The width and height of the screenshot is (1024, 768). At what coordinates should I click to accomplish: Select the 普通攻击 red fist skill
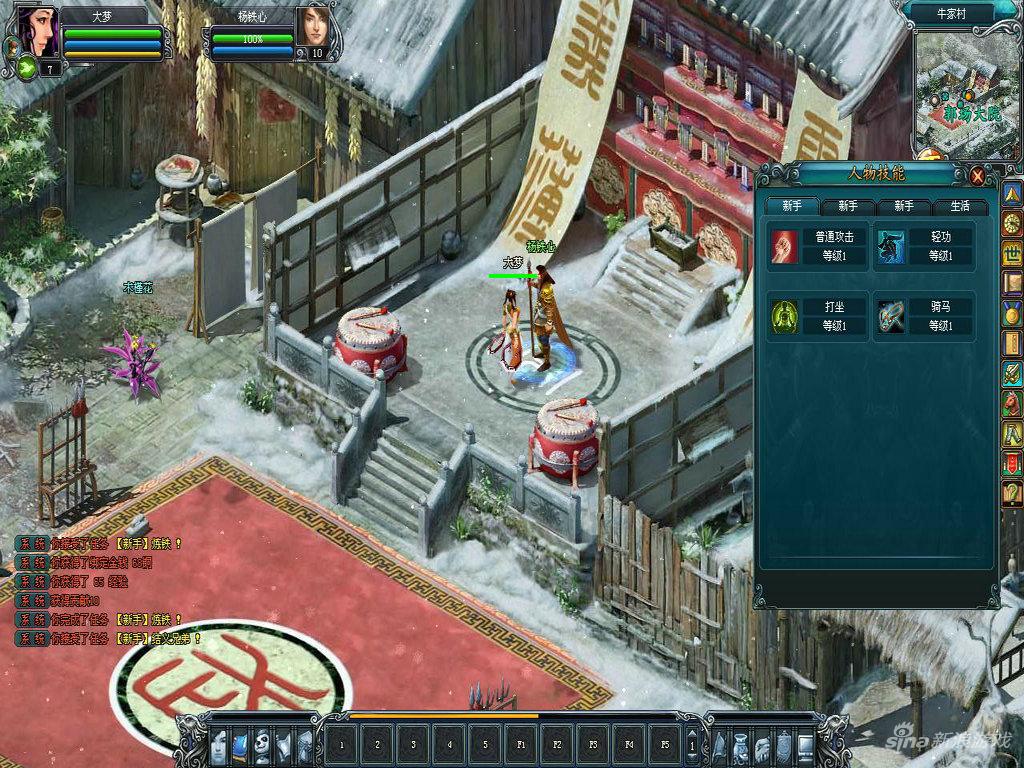point(785,247)
